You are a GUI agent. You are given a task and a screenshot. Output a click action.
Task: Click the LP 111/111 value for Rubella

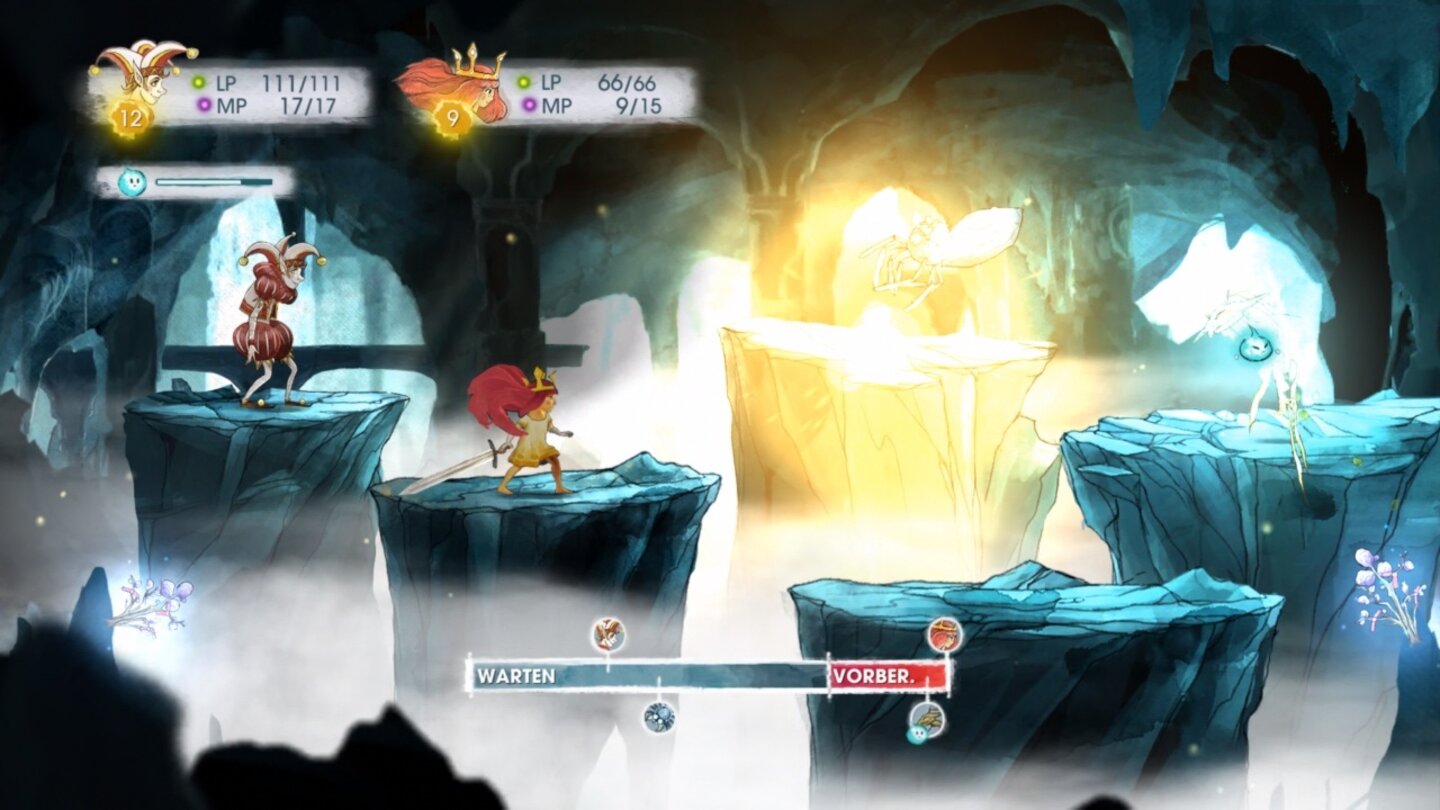[300, 82]
